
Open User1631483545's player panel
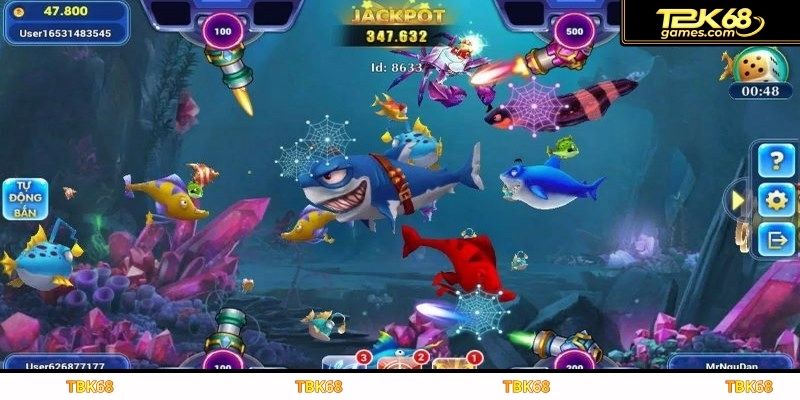(x=65, y=22)
